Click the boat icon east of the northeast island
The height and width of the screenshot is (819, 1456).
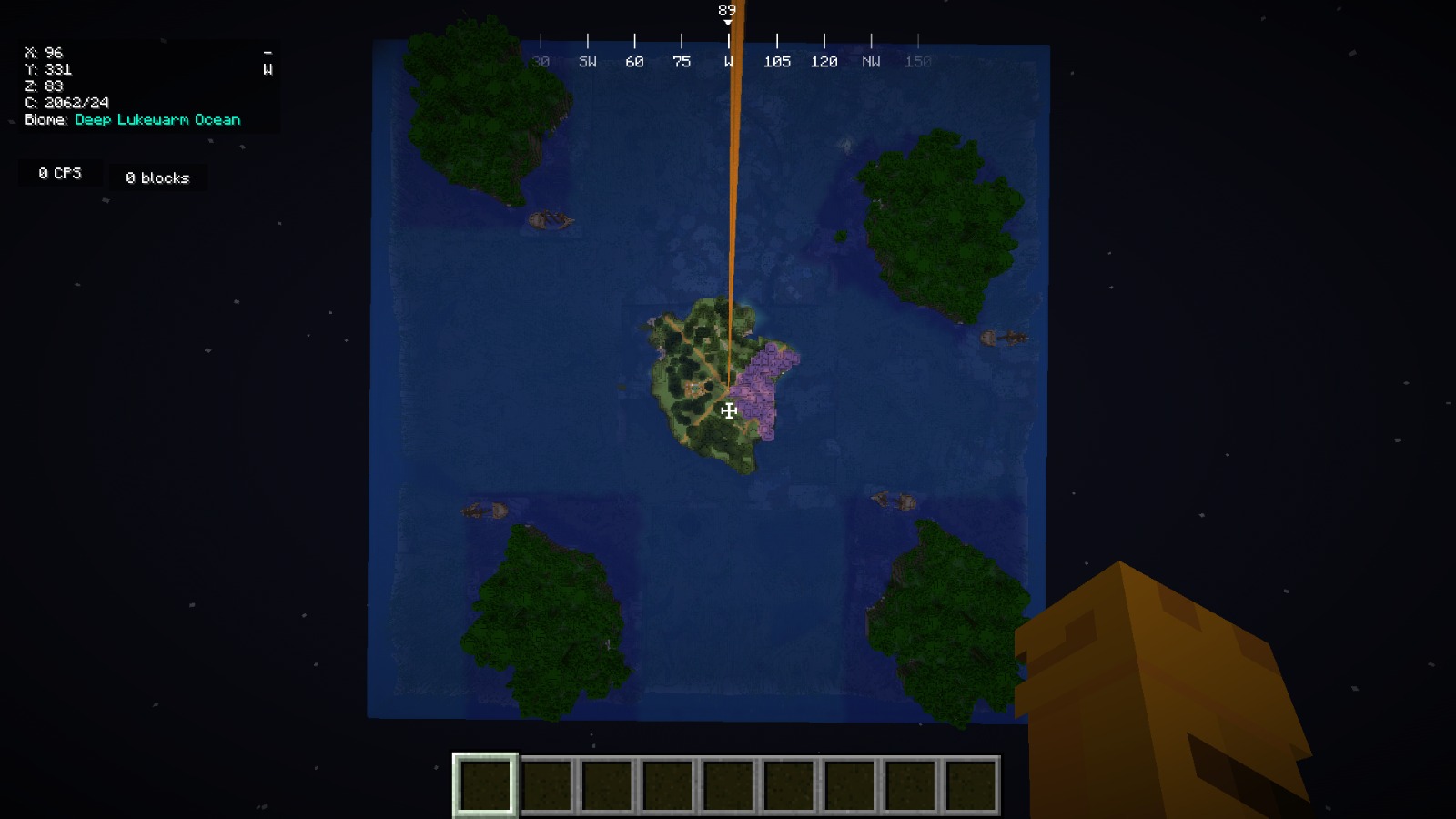[x=1004, y=336]
